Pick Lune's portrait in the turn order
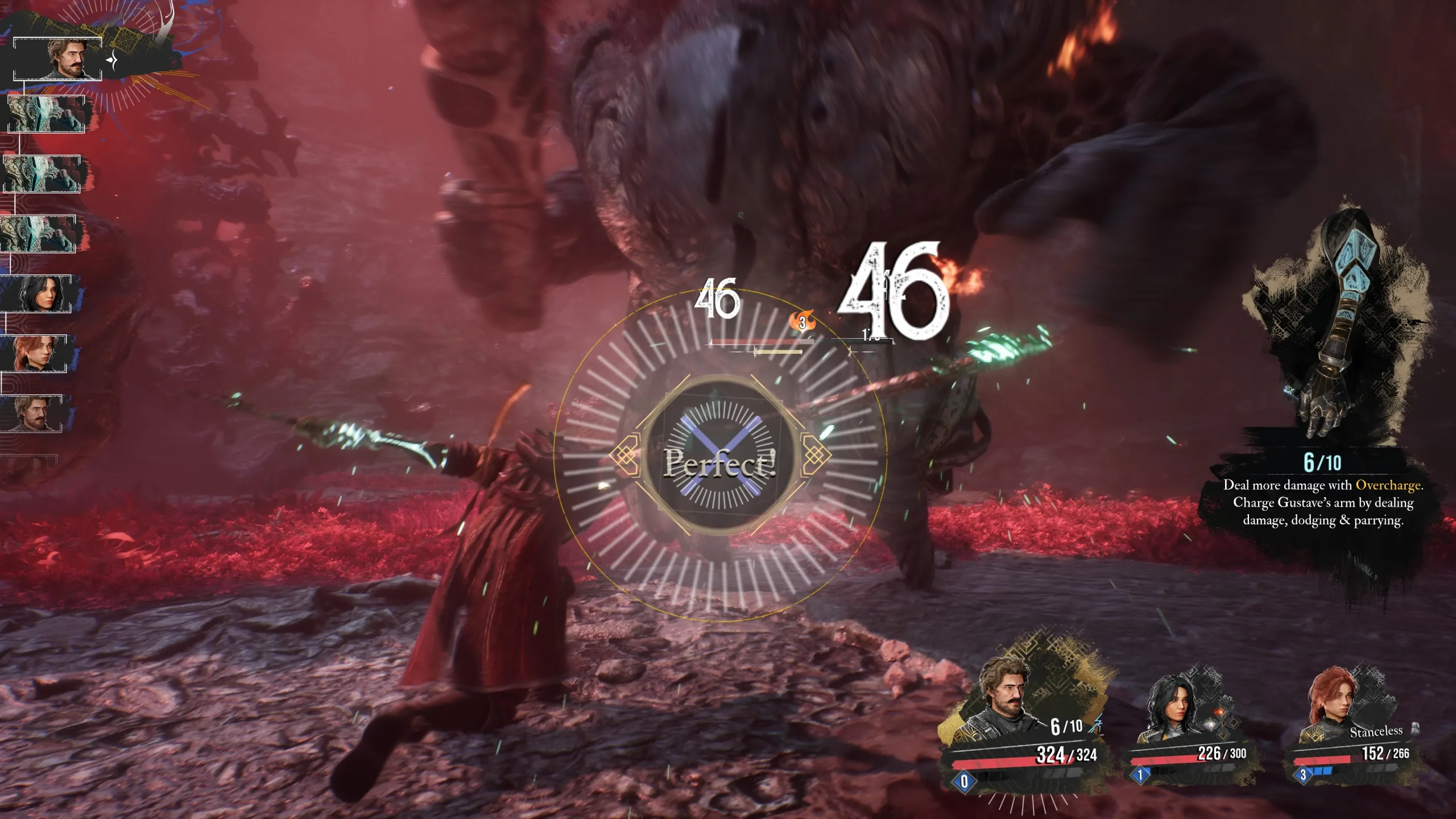 [41, 294]
